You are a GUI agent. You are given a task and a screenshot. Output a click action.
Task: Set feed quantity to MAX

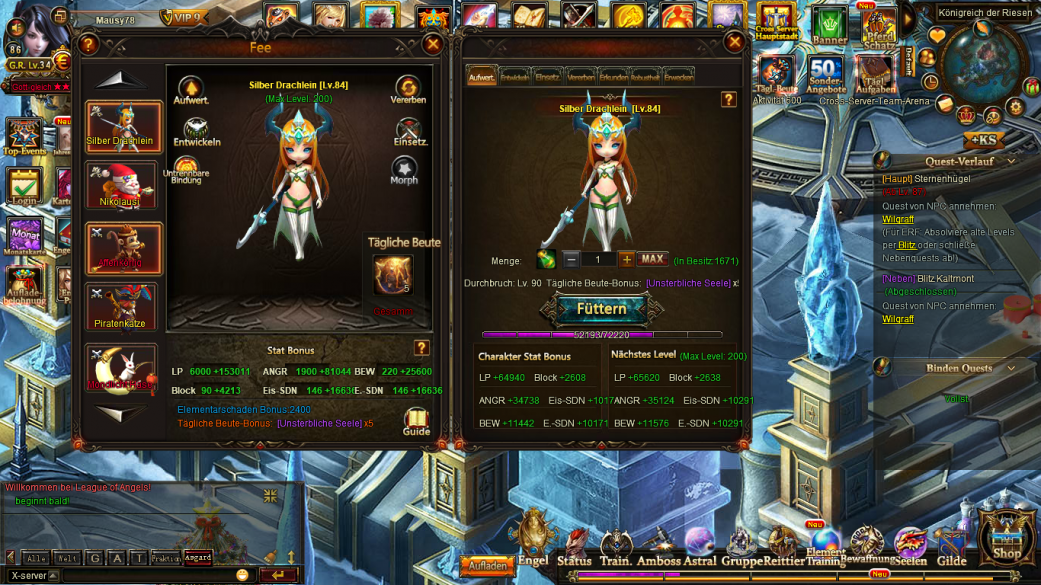click(x=652, y=260)
